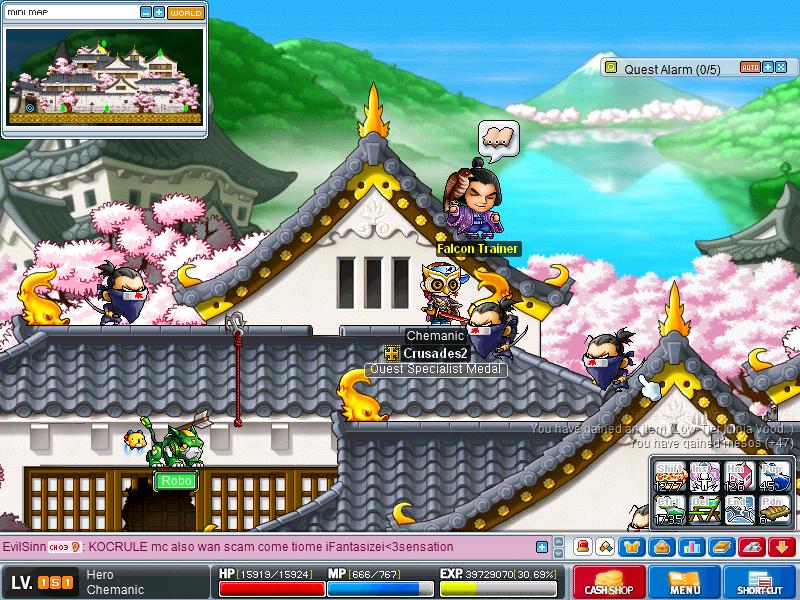
Task: Use the pink milk carton on Hm slot
Action: 739,476
